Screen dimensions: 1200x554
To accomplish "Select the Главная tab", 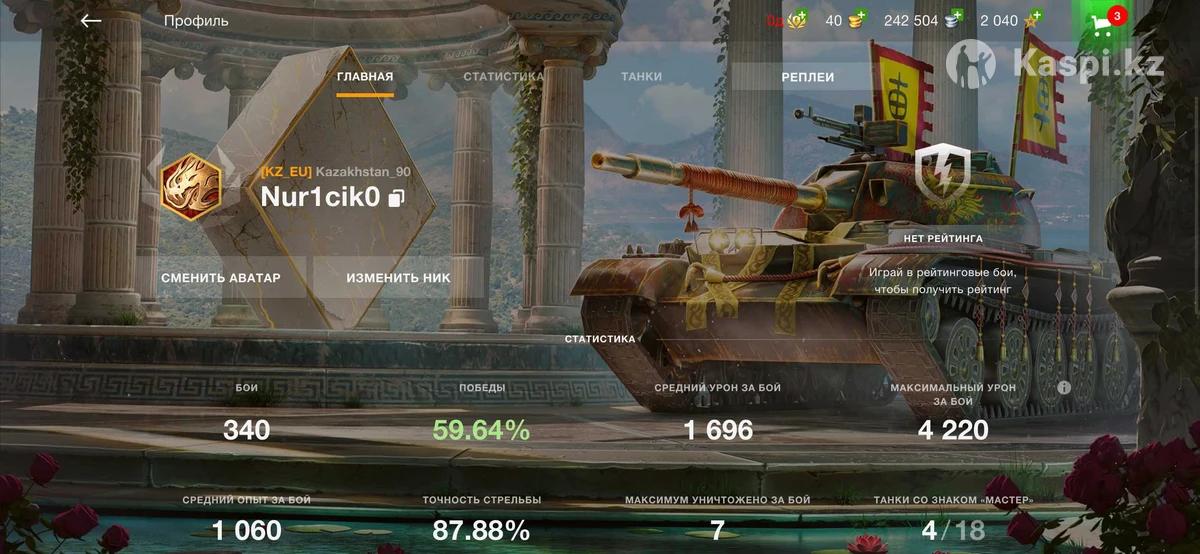I will (x=365, y=76).
